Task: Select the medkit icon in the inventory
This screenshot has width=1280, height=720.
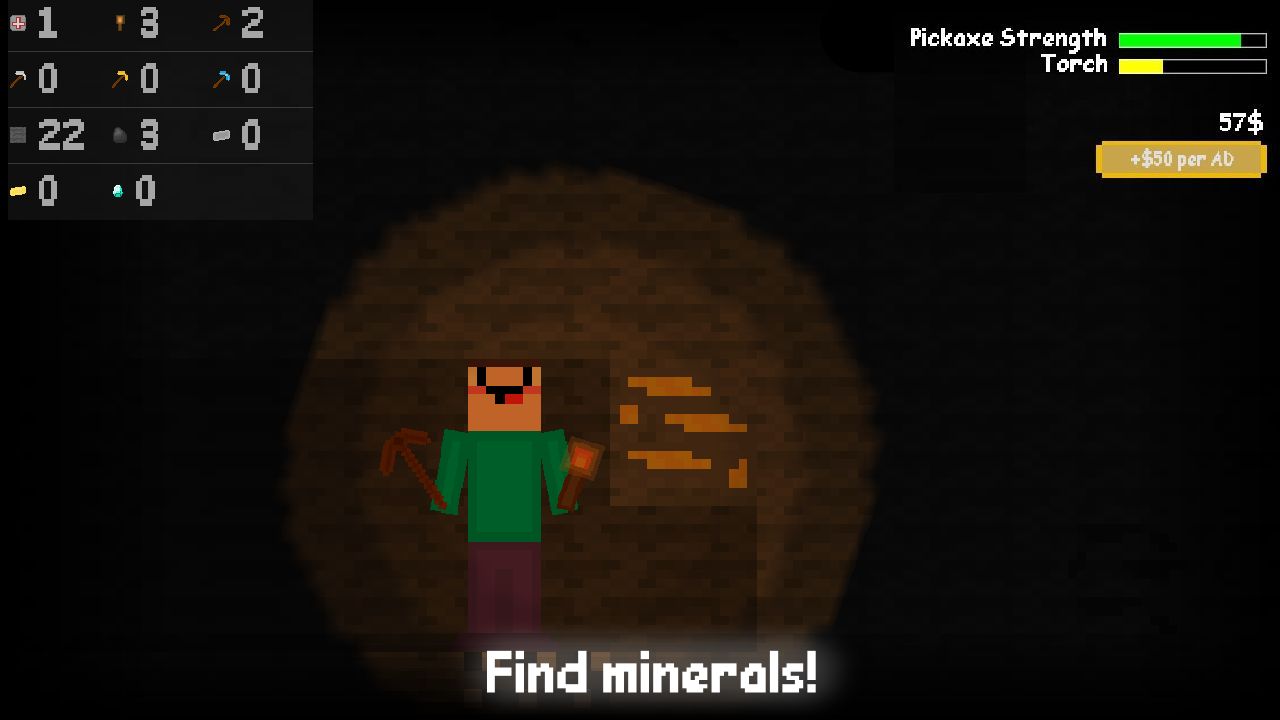Action: coord(17,22)
